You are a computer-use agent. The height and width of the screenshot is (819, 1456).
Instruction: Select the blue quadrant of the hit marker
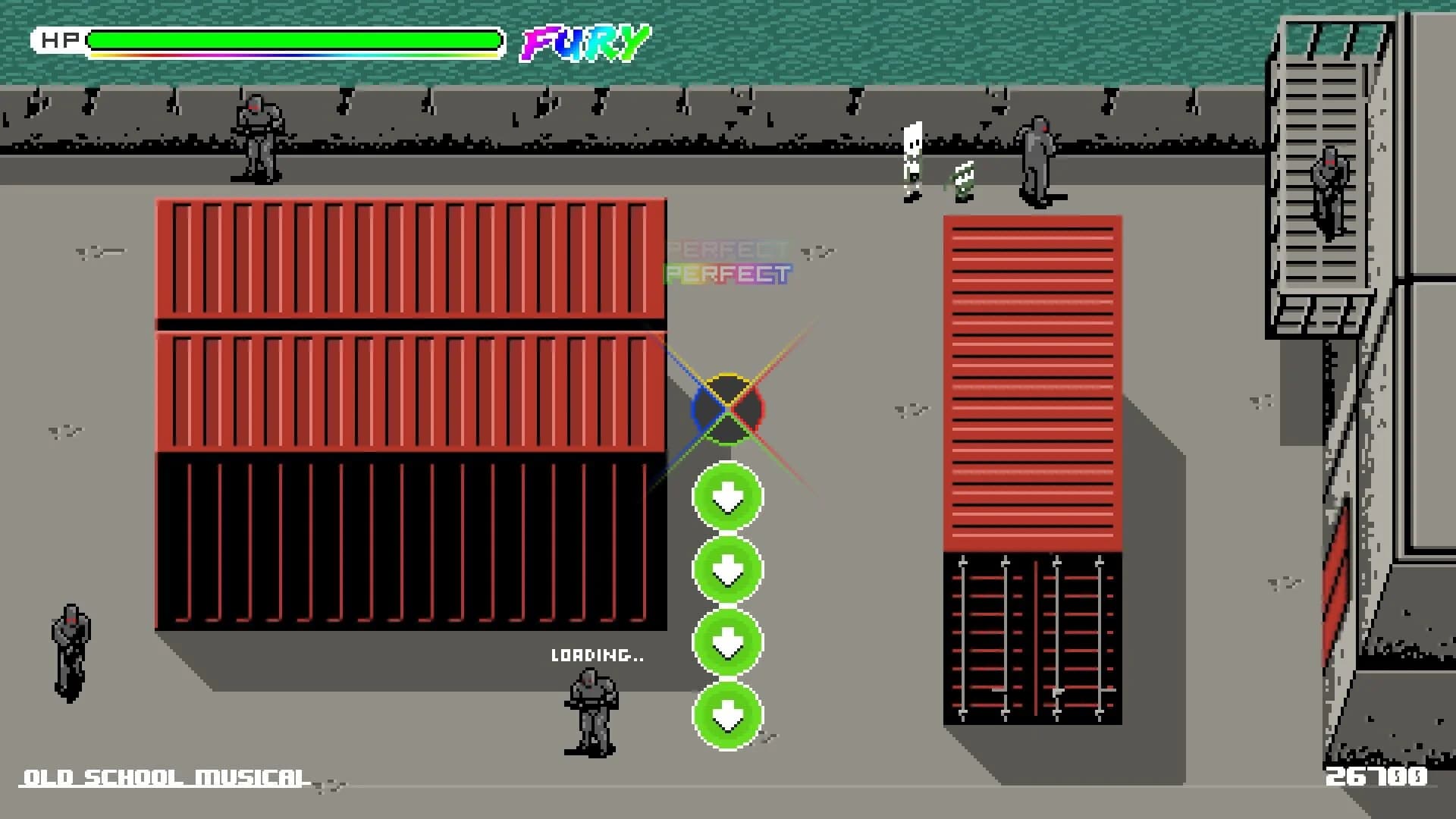[x=705, y=409]
